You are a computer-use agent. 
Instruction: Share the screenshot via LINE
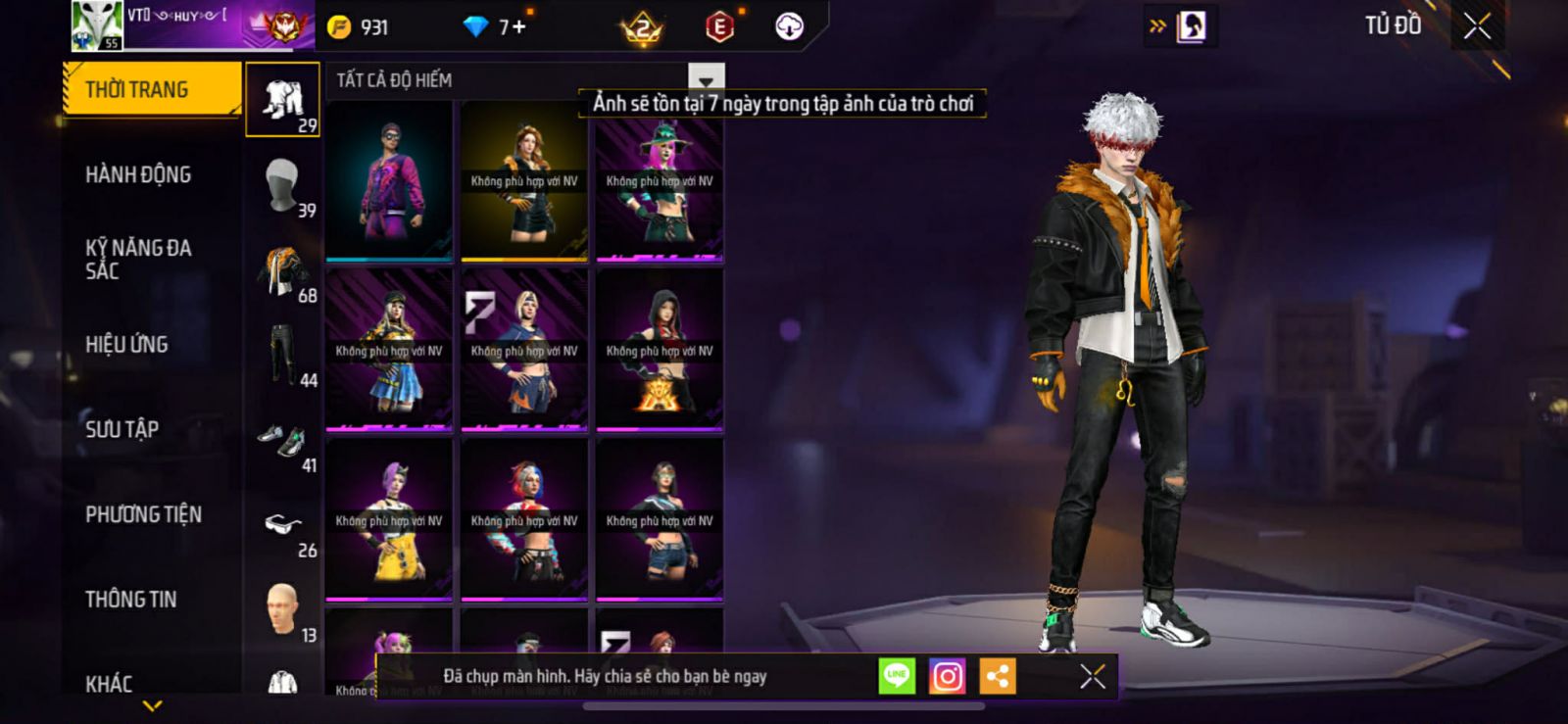[897, 676]
